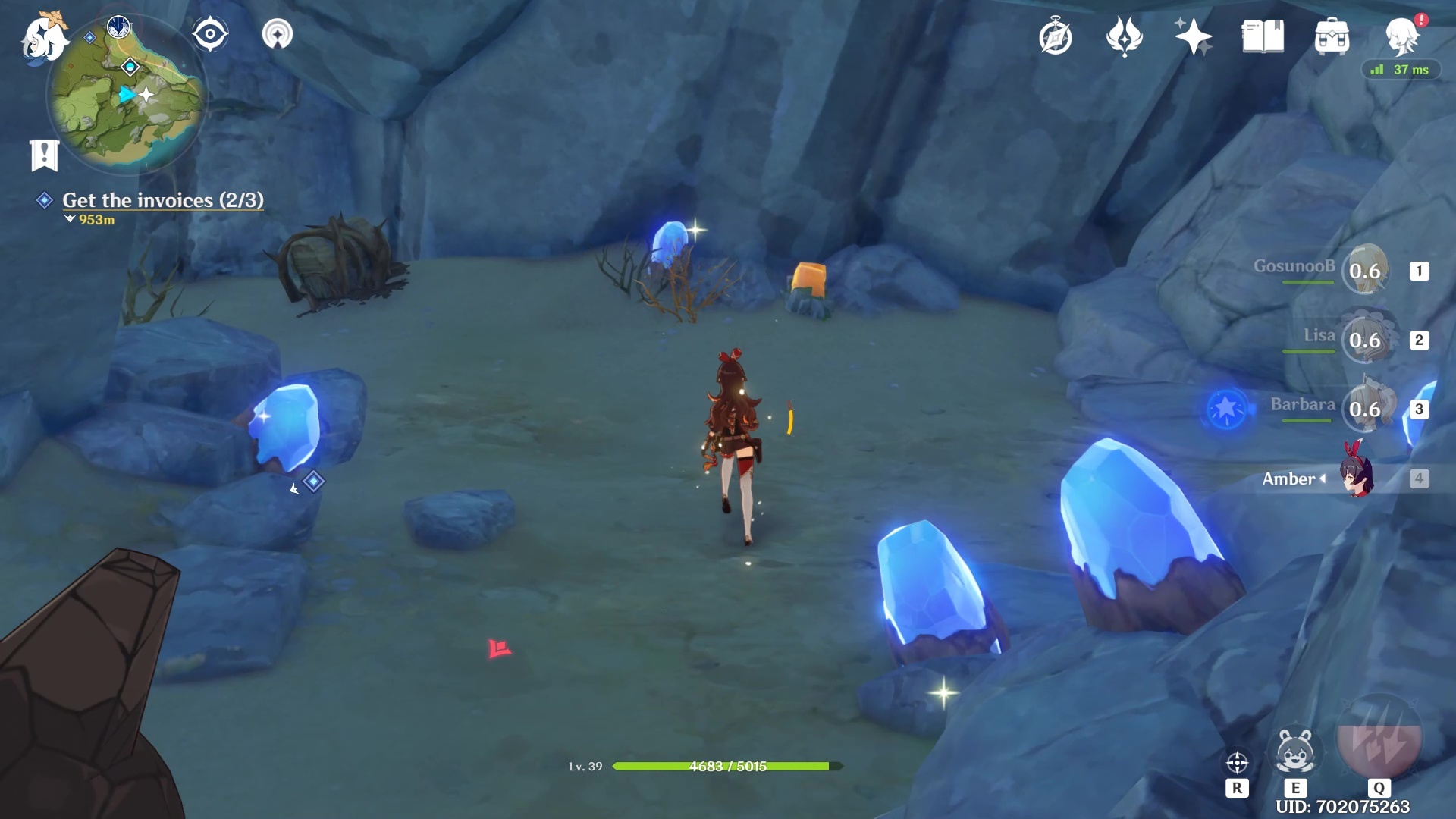Switch to Lisa in party slot 2
The height and width of the screenshot is (819, 1456).
pos(1367,340)
